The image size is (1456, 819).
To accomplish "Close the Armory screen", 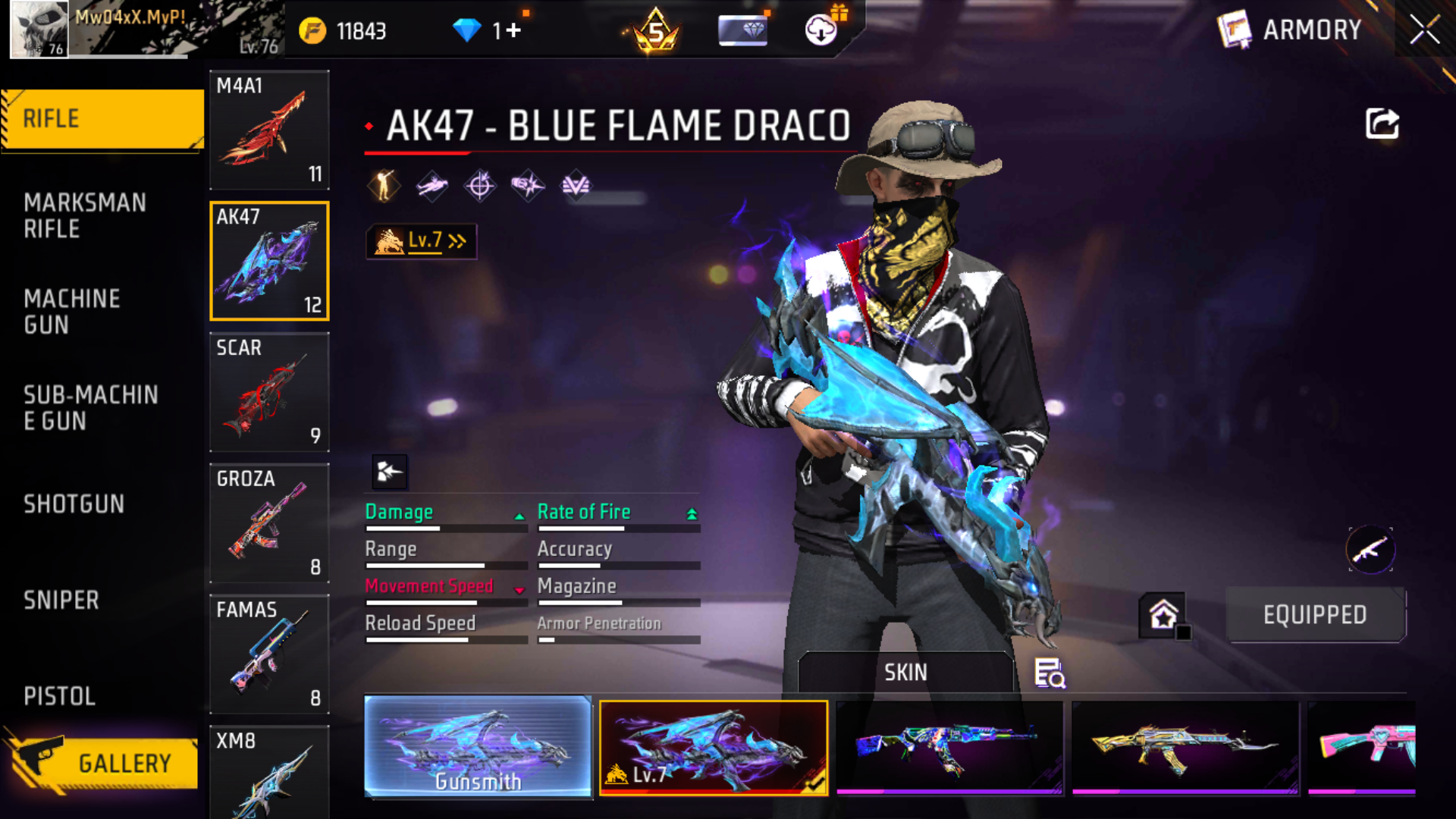I will click(1424, 30).
